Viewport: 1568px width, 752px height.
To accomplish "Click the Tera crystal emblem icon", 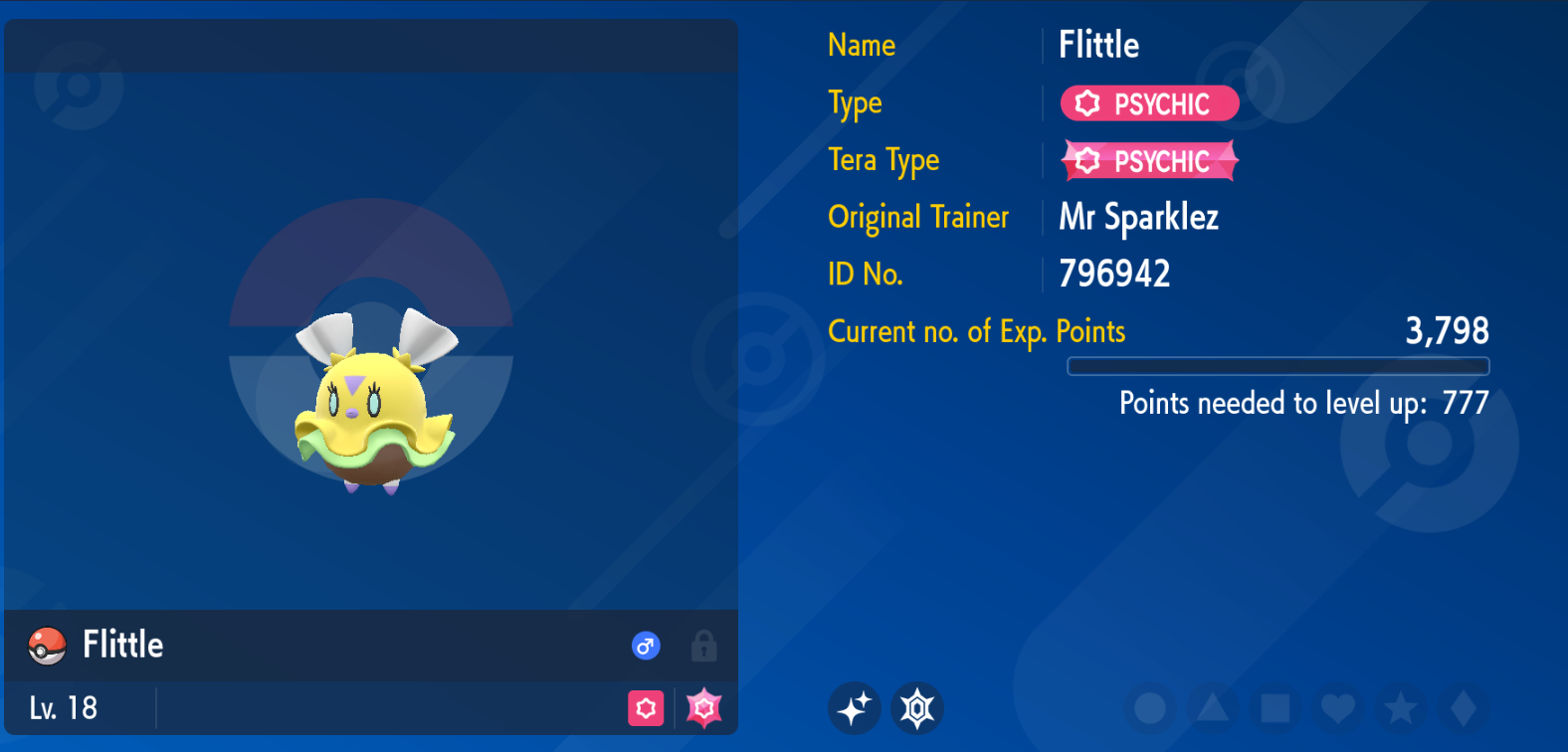I will pos(705,709).
